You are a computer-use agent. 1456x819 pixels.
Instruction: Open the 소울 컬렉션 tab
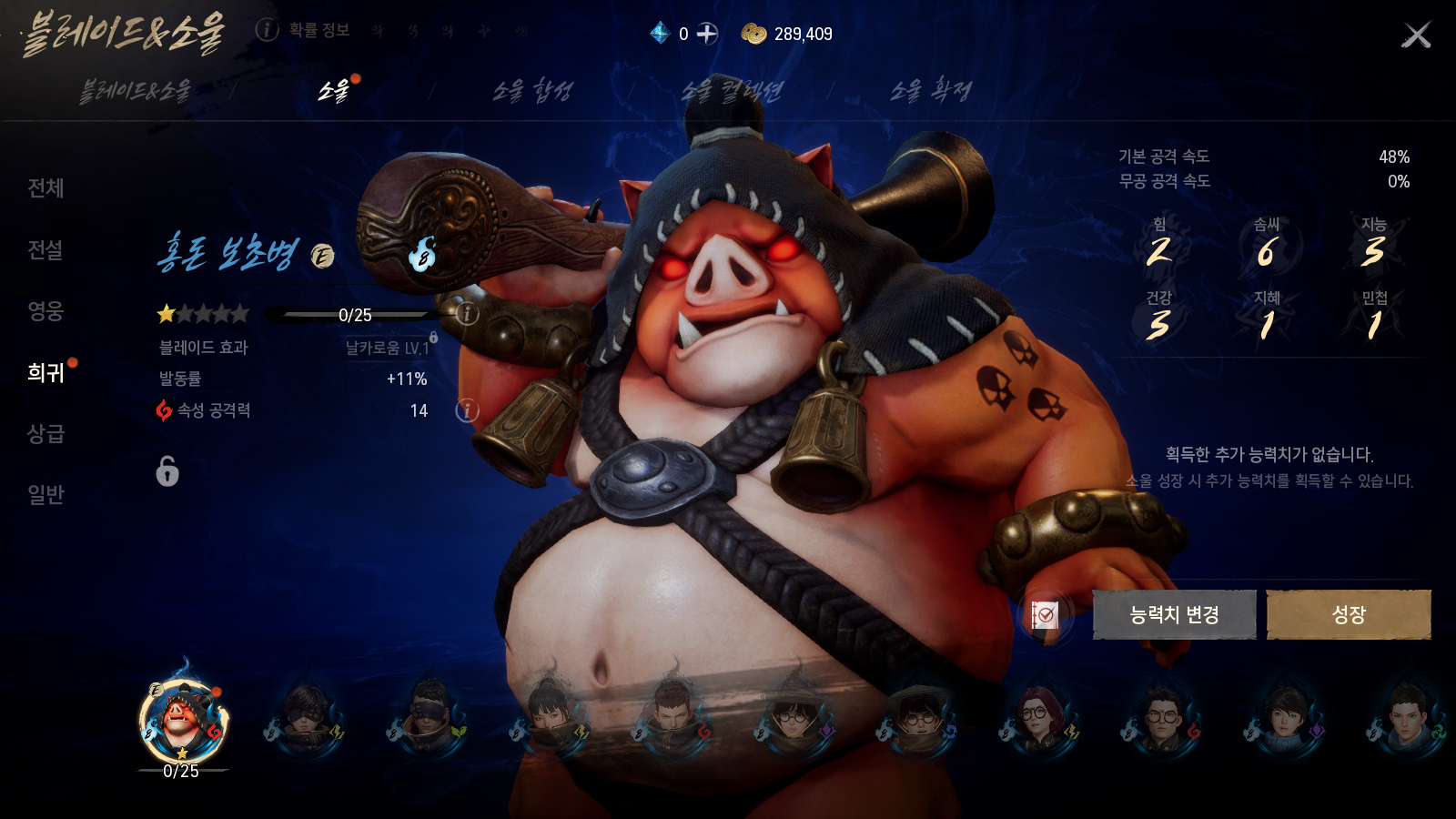pyautogui.click(x=732, y=90)
